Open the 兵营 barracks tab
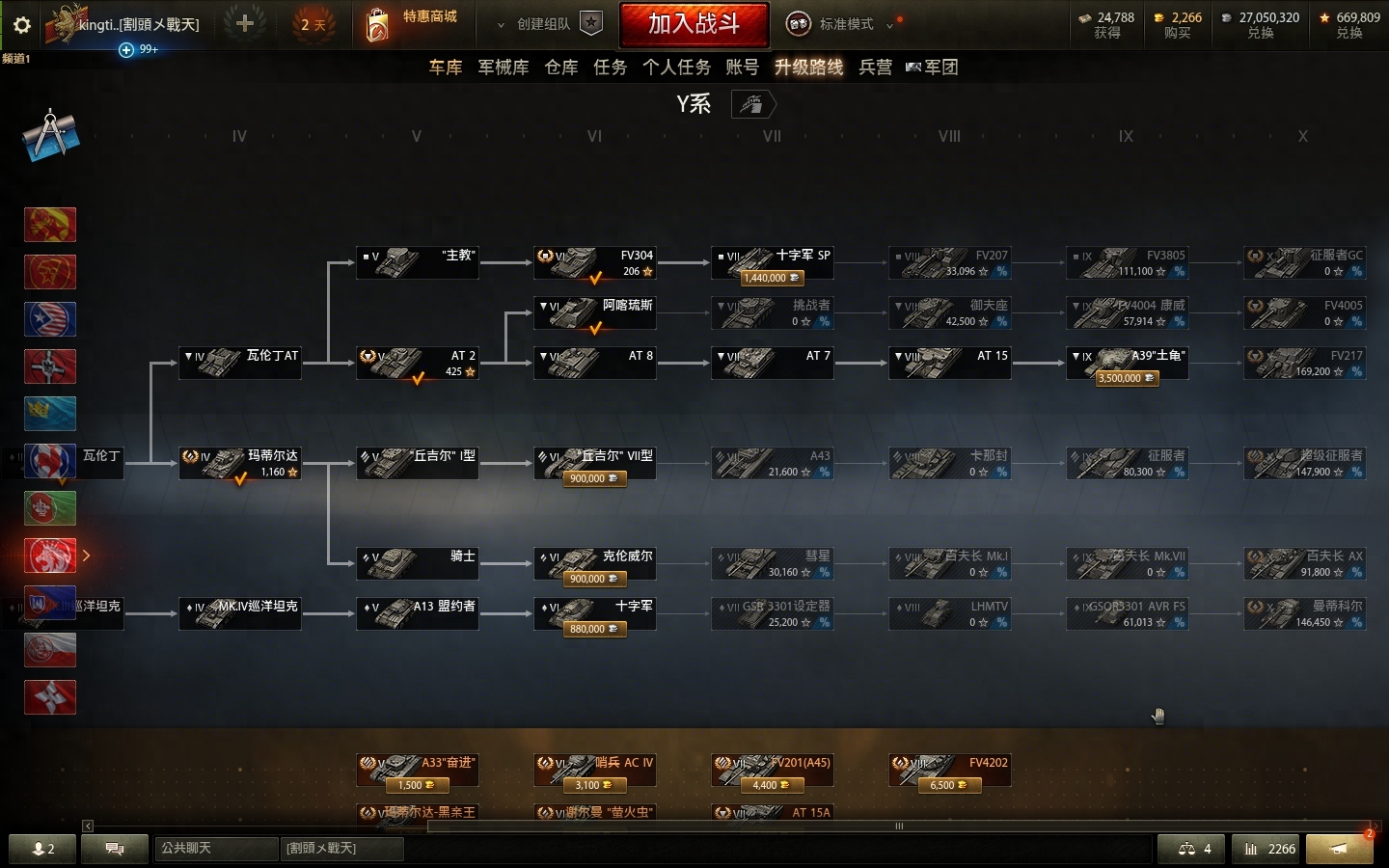 click(x=875, y=67)
